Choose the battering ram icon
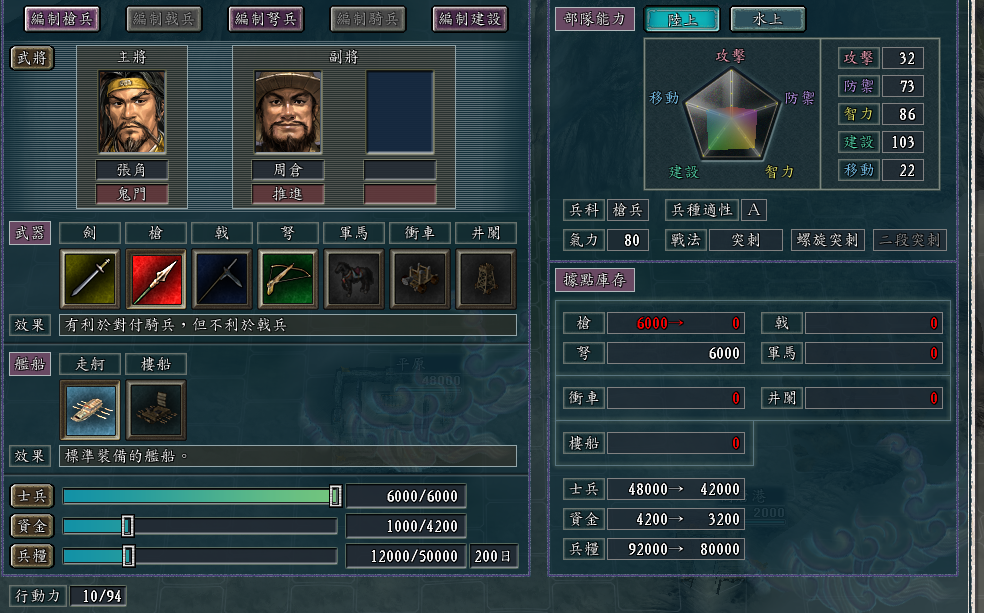 pyautogui.click(x=420, y=279)
